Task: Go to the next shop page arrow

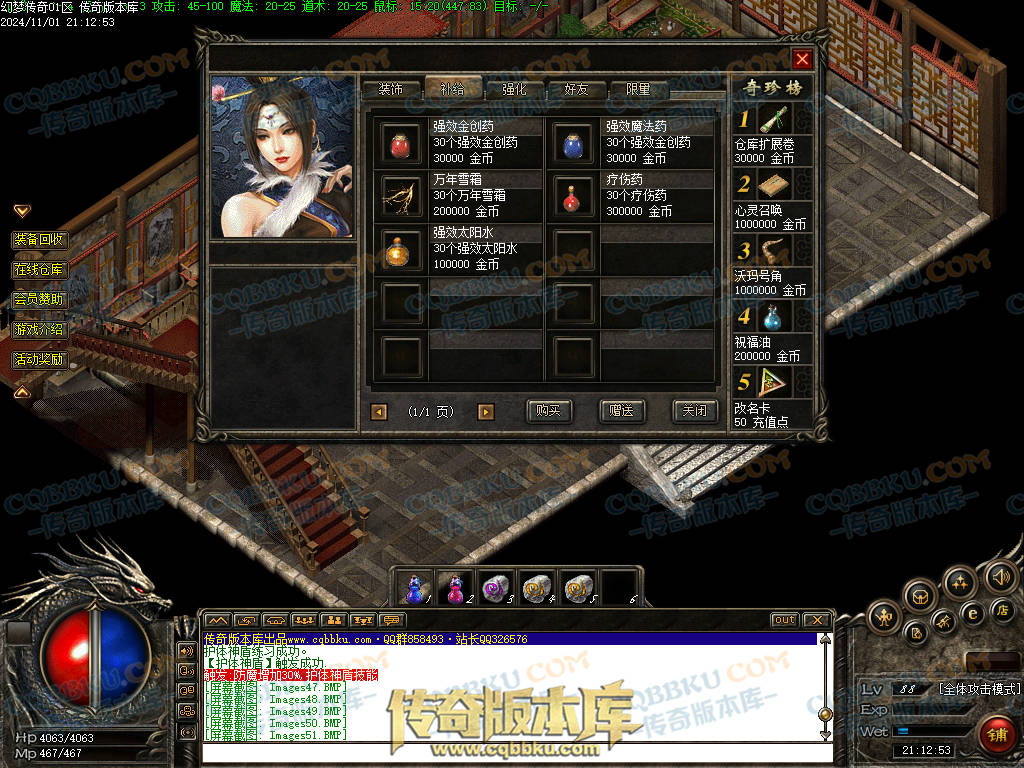Action: coord(486,412)
